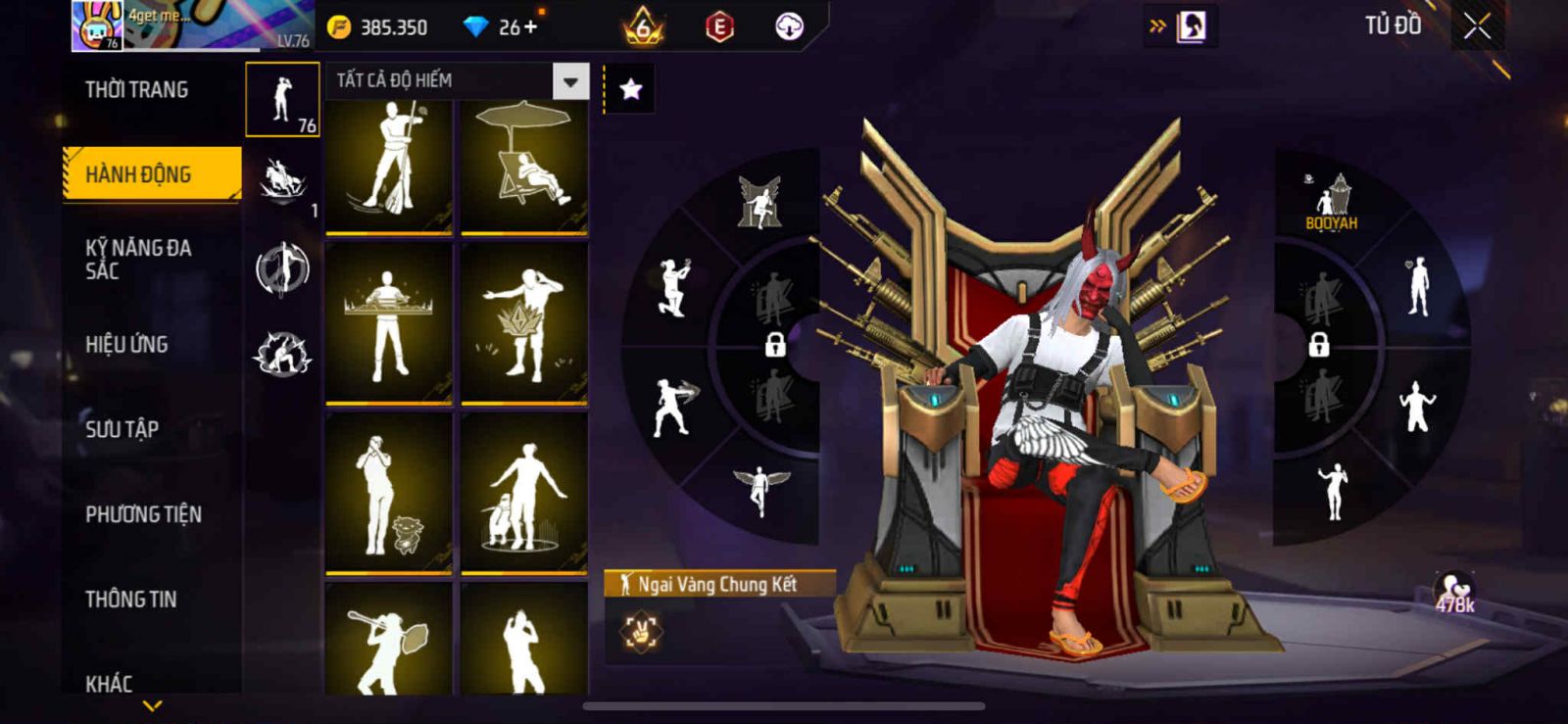Select the Hành Động tab

(151, 174)
